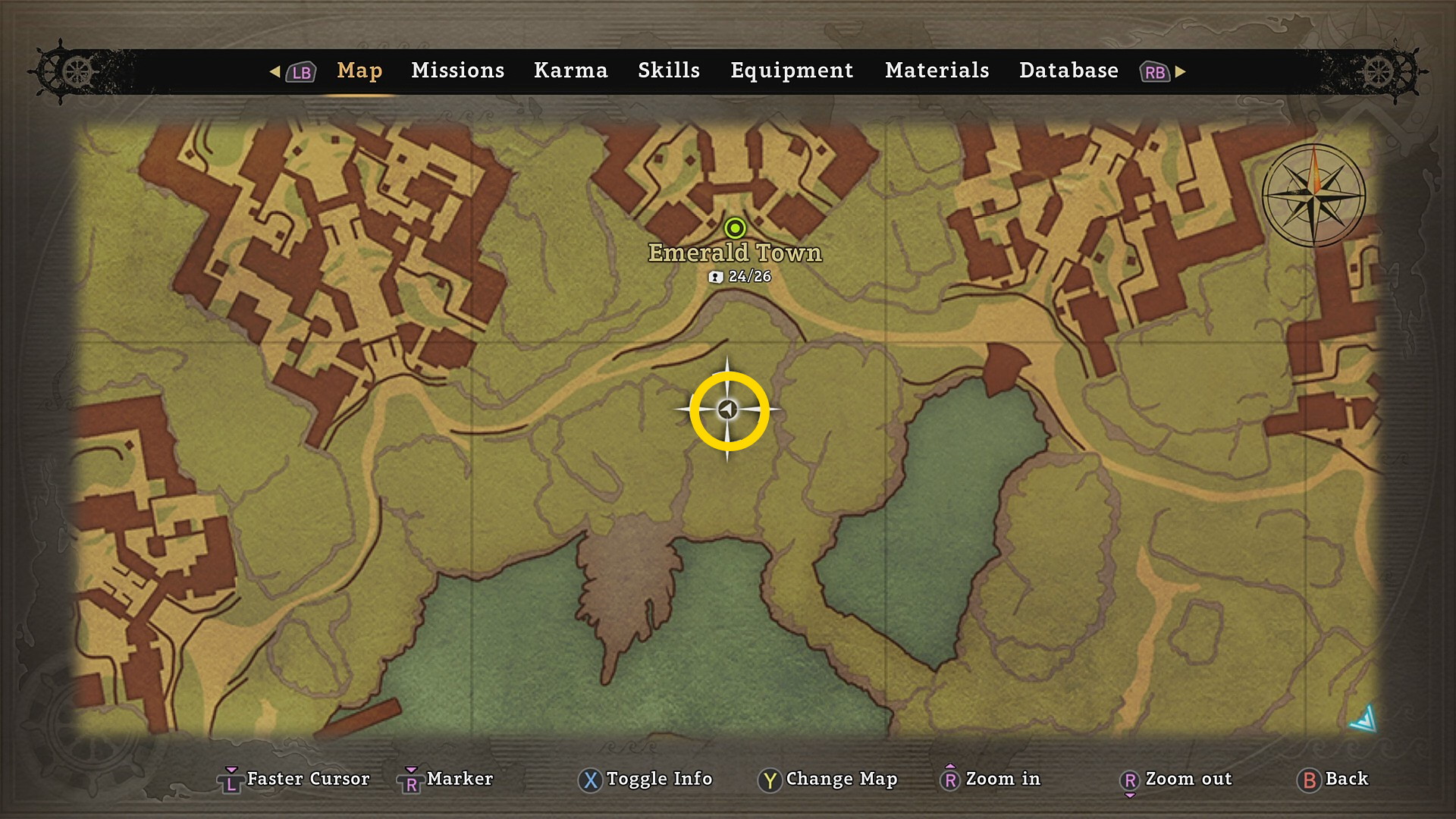Select the Emerald Town green map marker
Image resolution: width=1456 pixels, height=819 pixels.
point(735,227)
